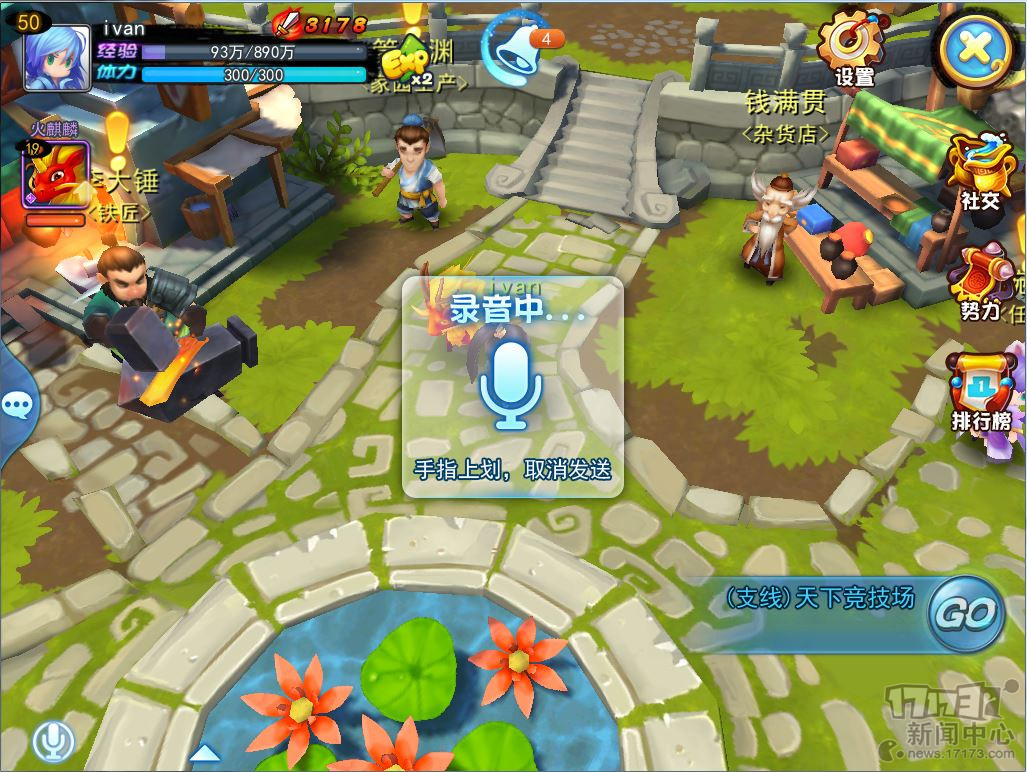Screen dimensions: 1027x772
Task: Expand the bottom arrow panel
Action: [x=204, y=752]
